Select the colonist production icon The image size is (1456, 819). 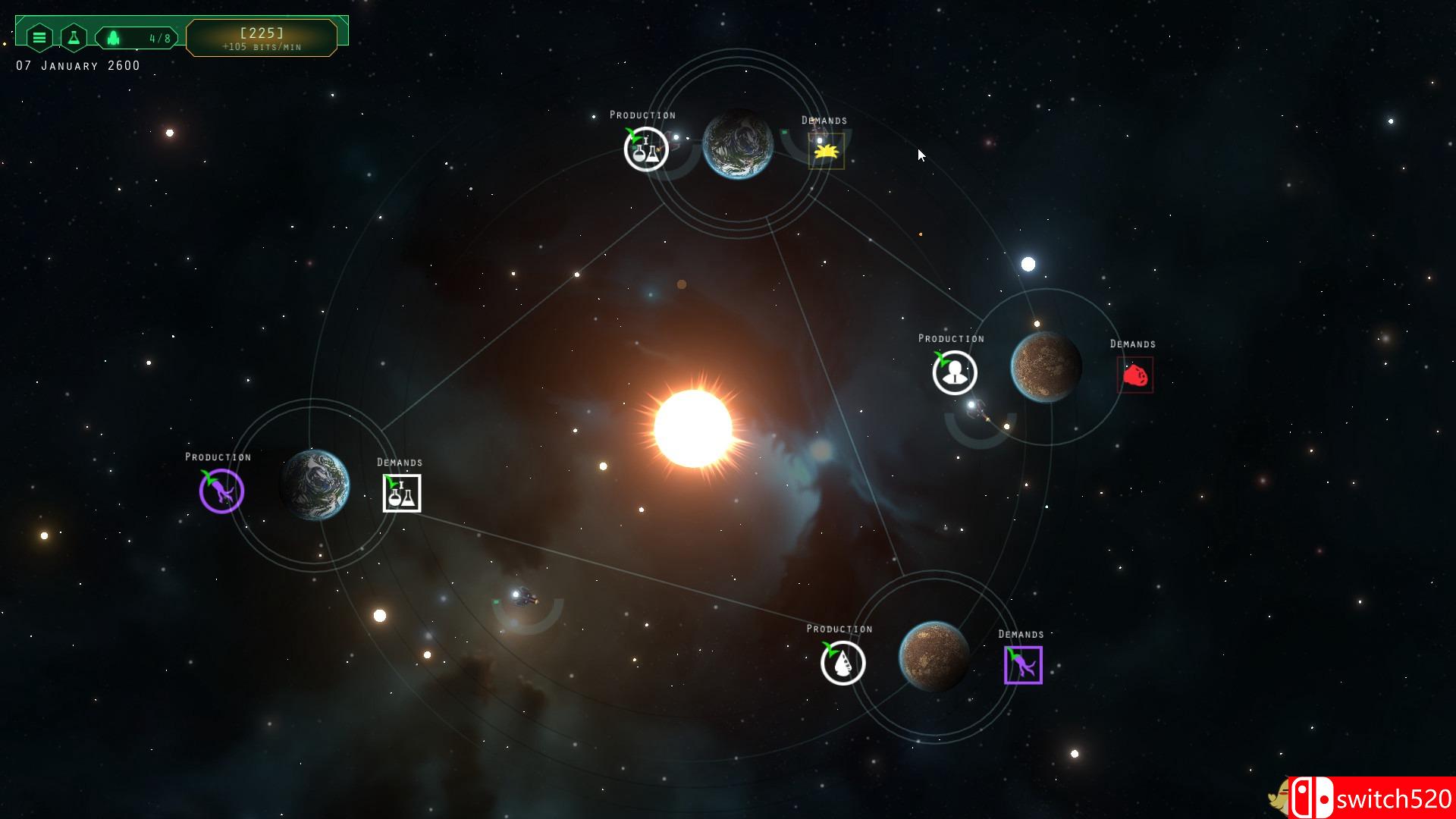955,372
